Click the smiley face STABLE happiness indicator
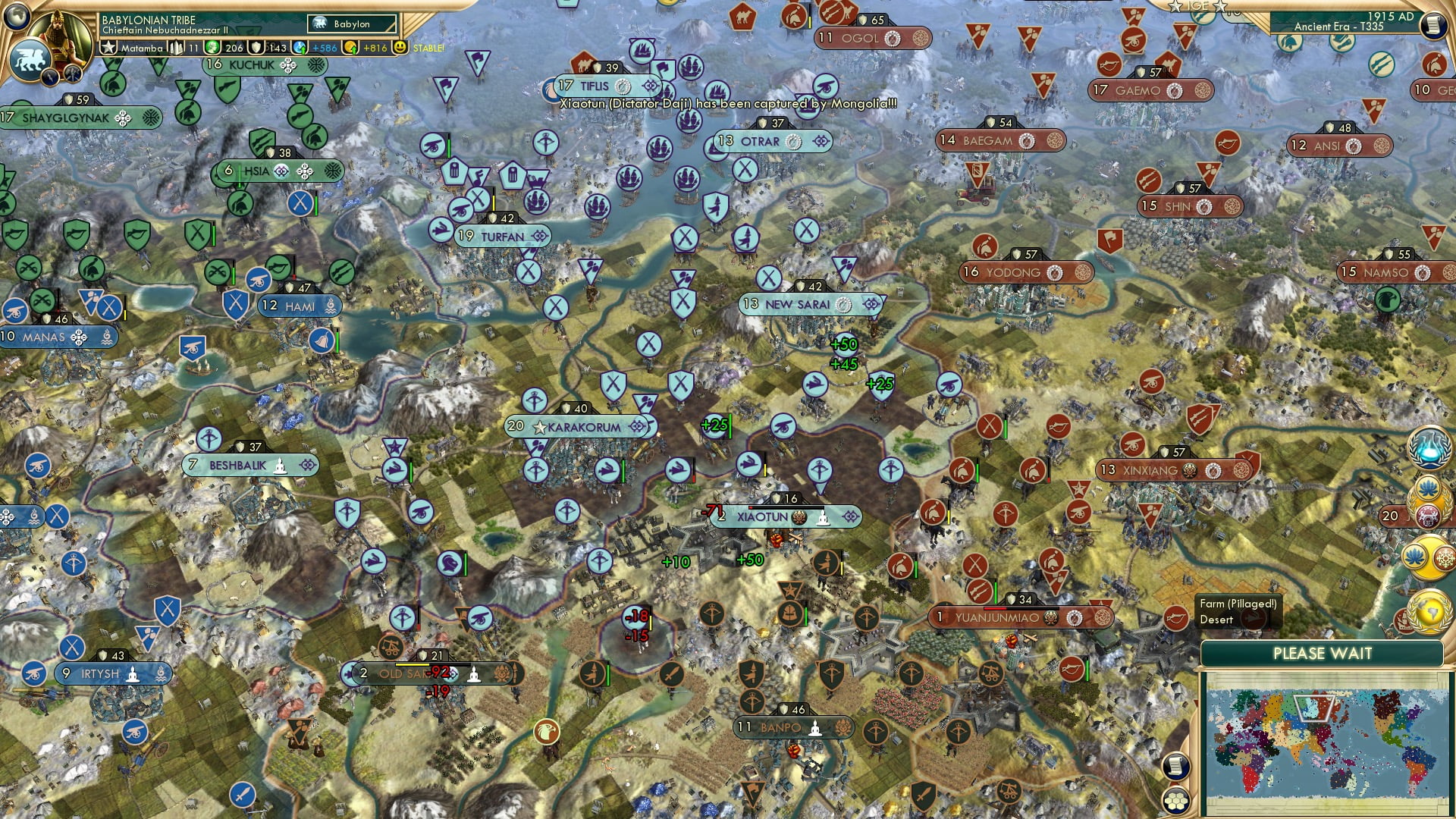The height and width of the screenshot is (819, 1456). click(x=400, y=48)
